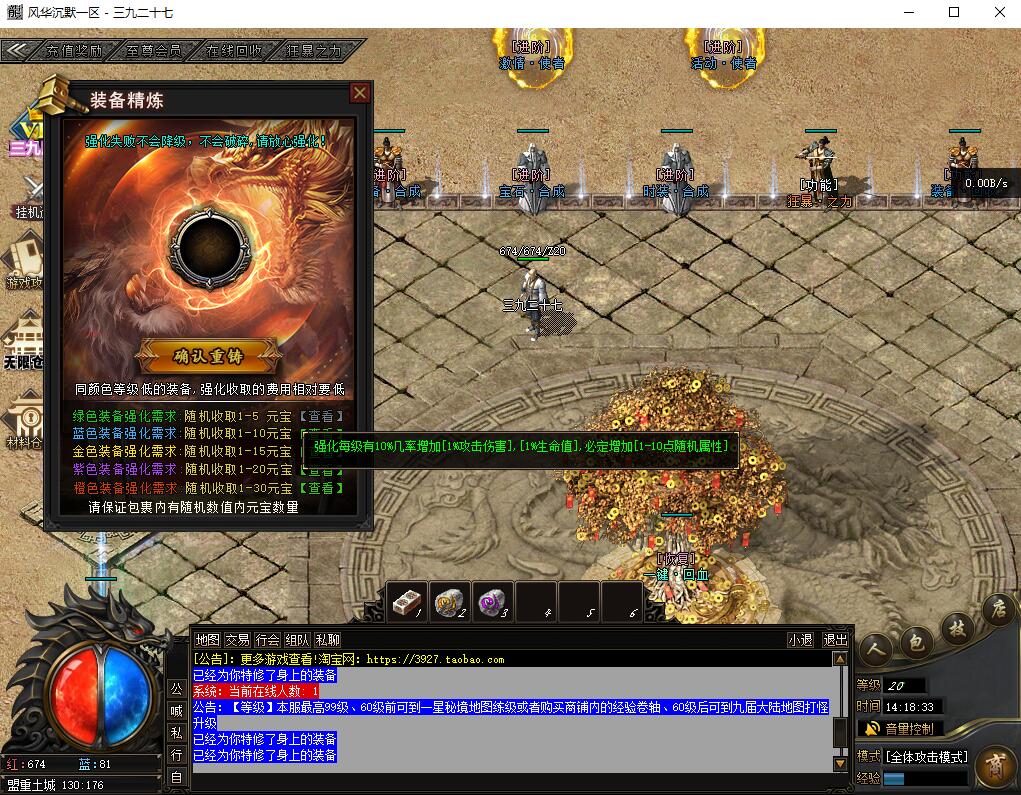Click the 退出 exit button
Screen dimensions: 1021x795
[834, 640]
